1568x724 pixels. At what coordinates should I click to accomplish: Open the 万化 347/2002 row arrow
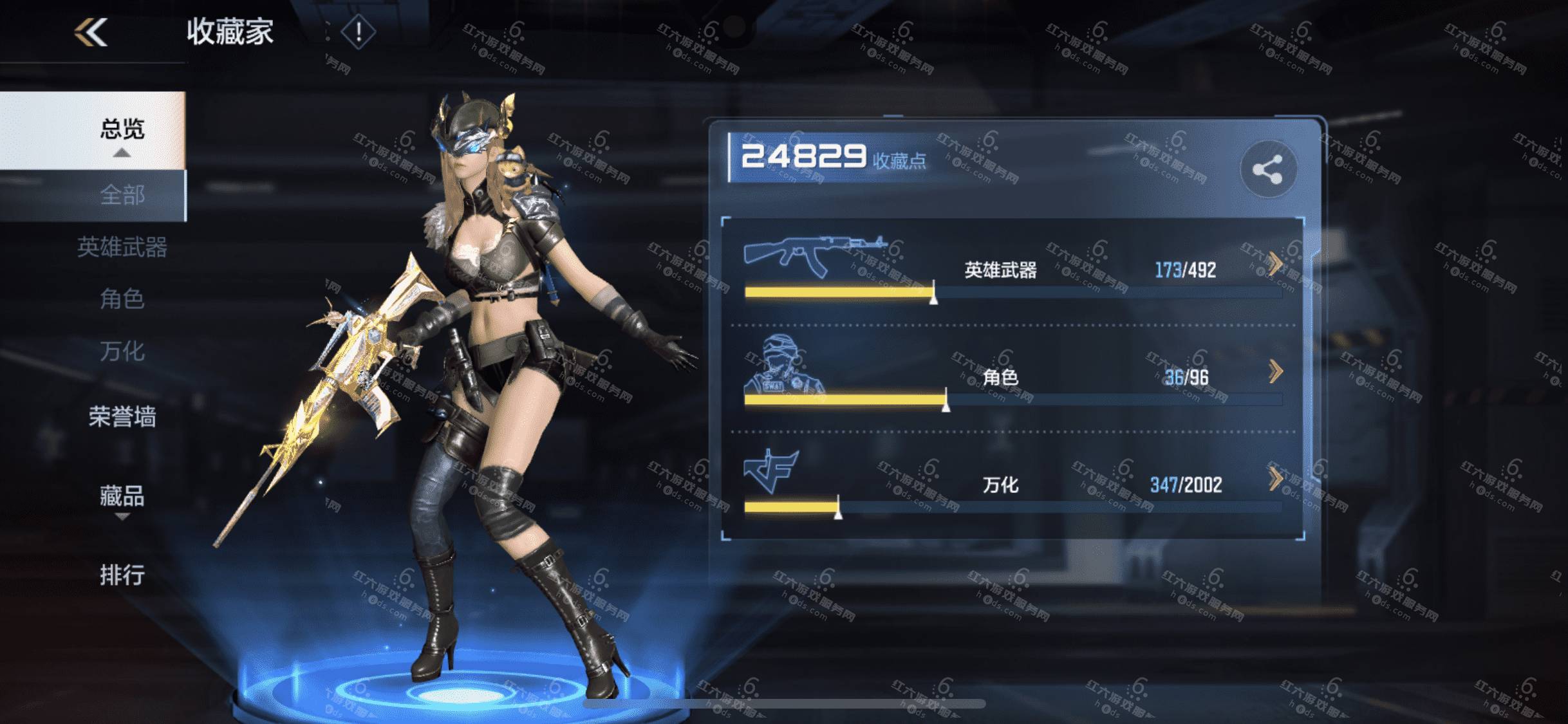point(1274,479)
